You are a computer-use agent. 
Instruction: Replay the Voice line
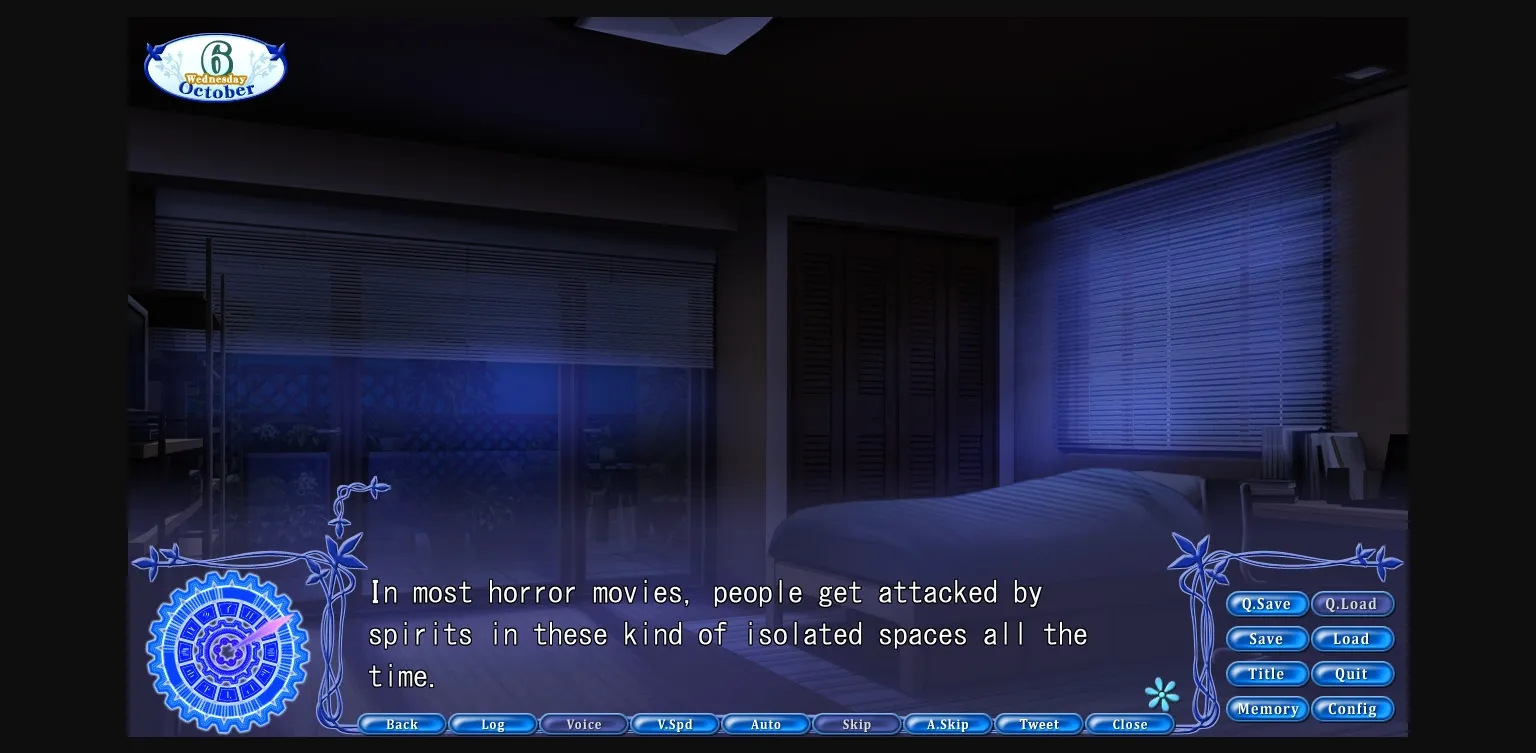[x=583, y=724]
